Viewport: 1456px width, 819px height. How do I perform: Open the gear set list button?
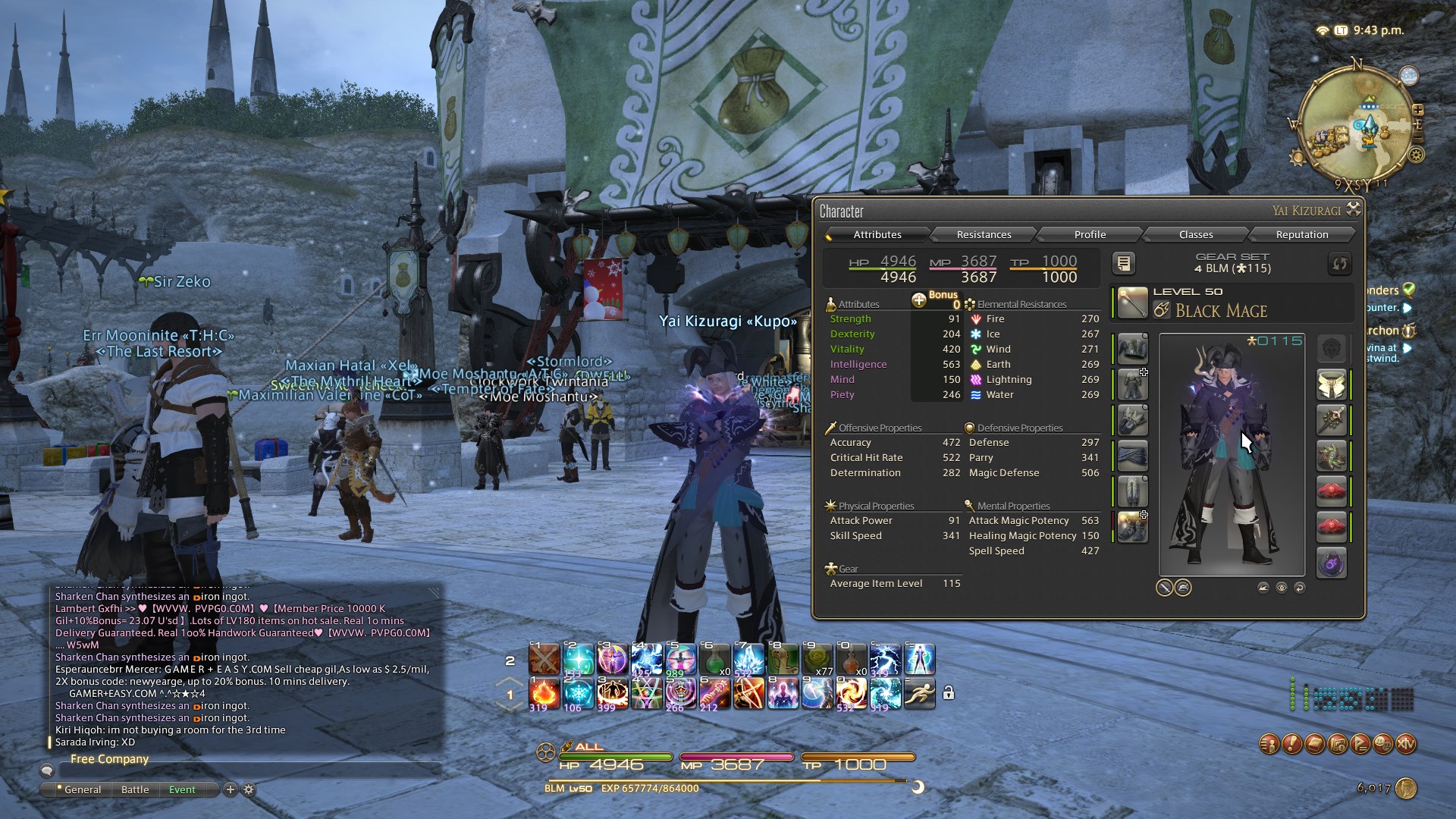pos(1124,263)
